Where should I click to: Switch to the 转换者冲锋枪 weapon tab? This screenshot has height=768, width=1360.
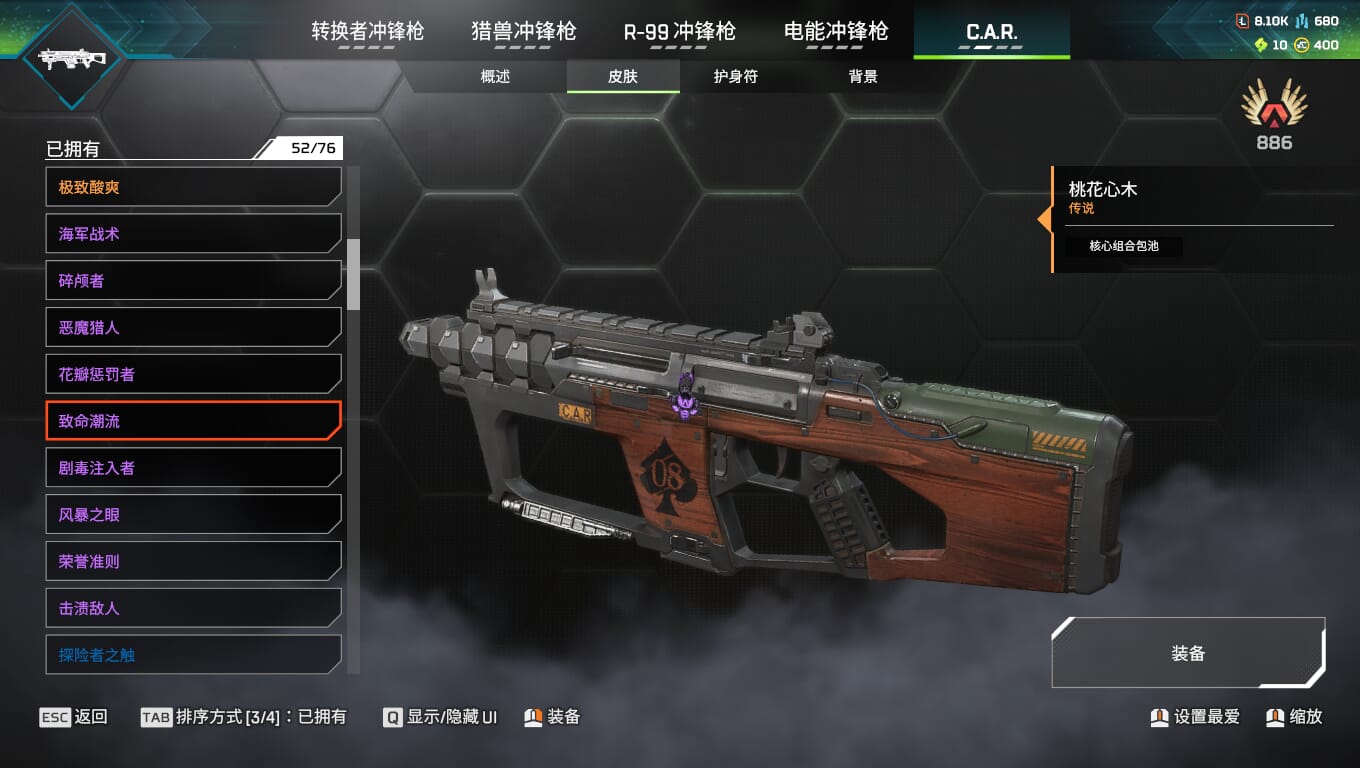(x=367, y=32)
